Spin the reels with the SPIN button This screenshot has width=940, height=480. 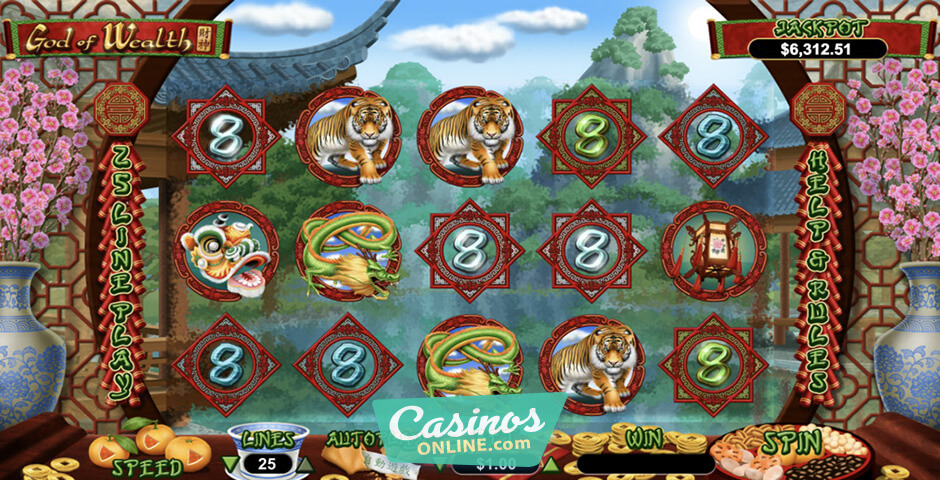coord(791,443)
